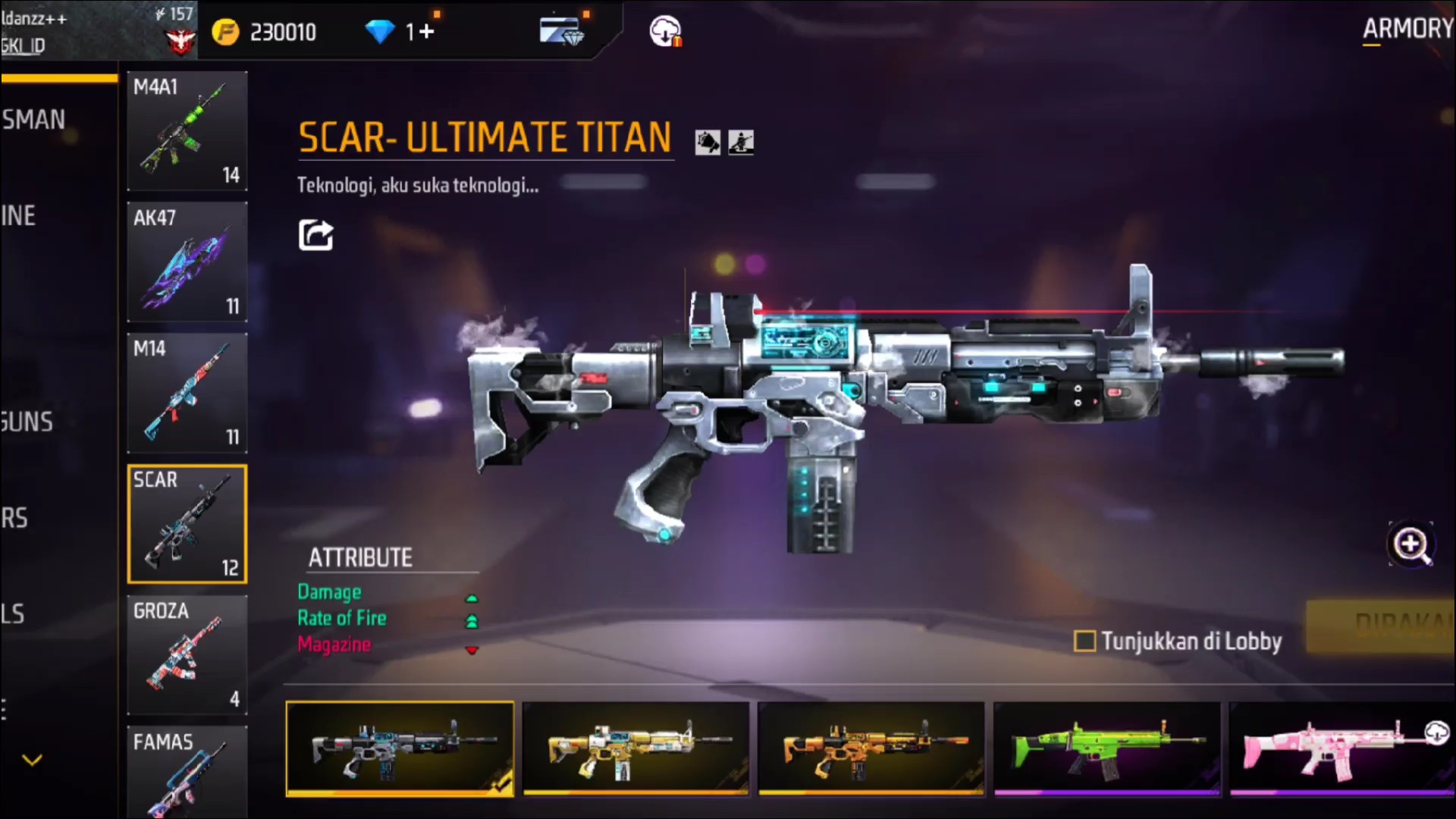Add diamonds with the plus button
1456x819 pixels.
tap(427, 32)
